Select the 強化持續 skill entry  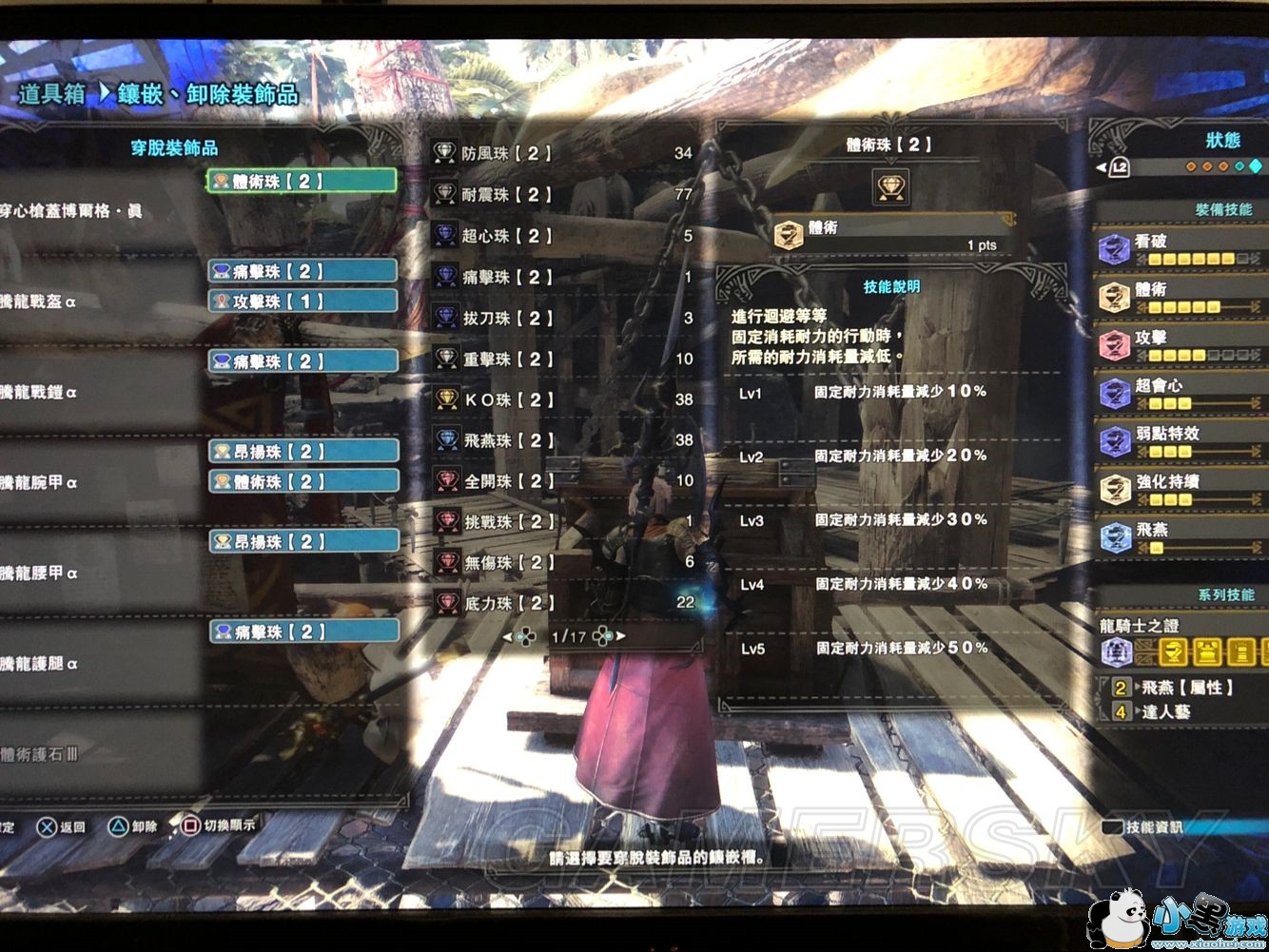(1180, 489)
